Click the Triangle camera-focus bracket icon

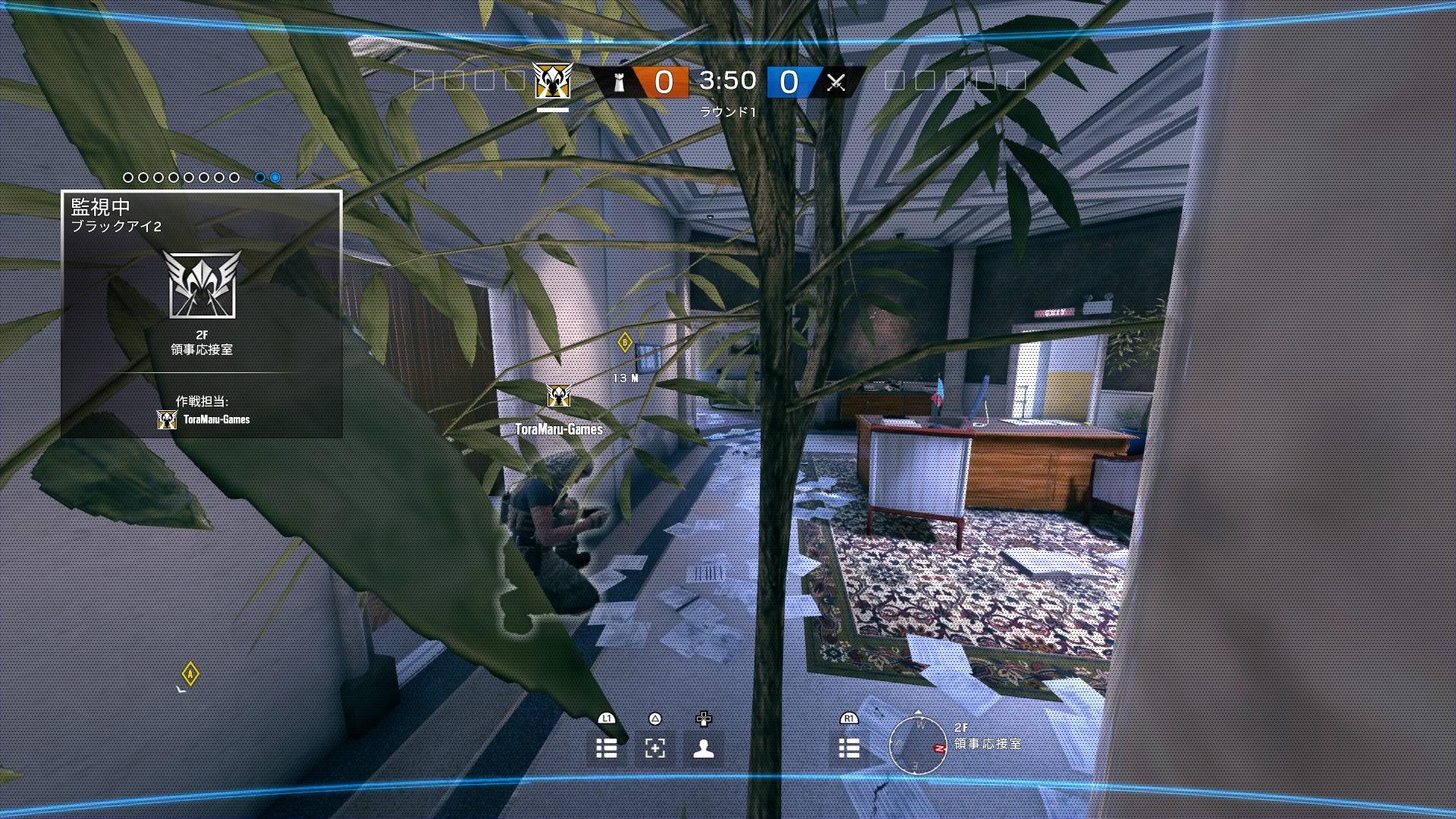654,749
